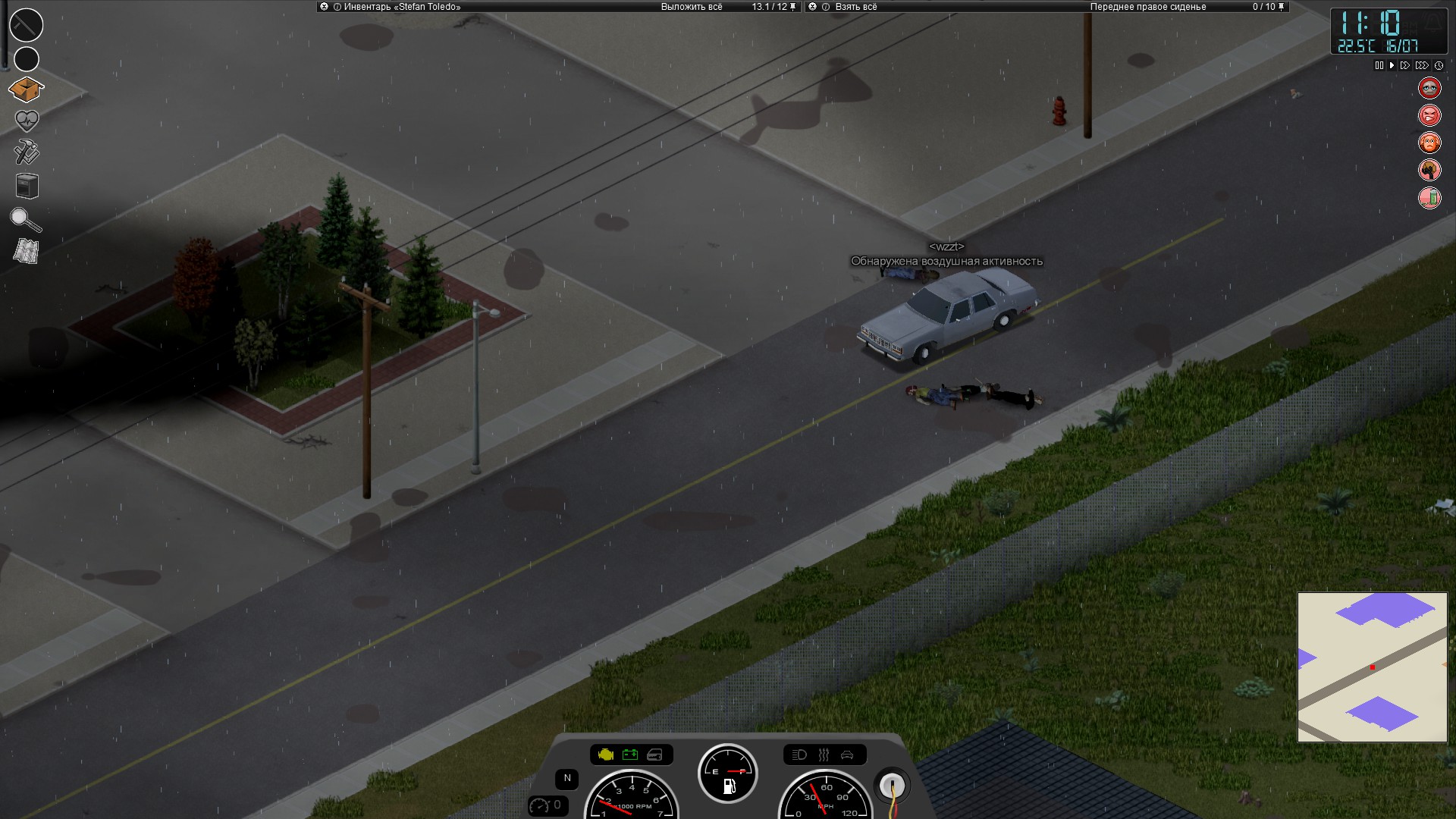The width and height of the screenshot is (1456, 819).
Task: Set game speed to fast forward
Action: (1405, 66)
